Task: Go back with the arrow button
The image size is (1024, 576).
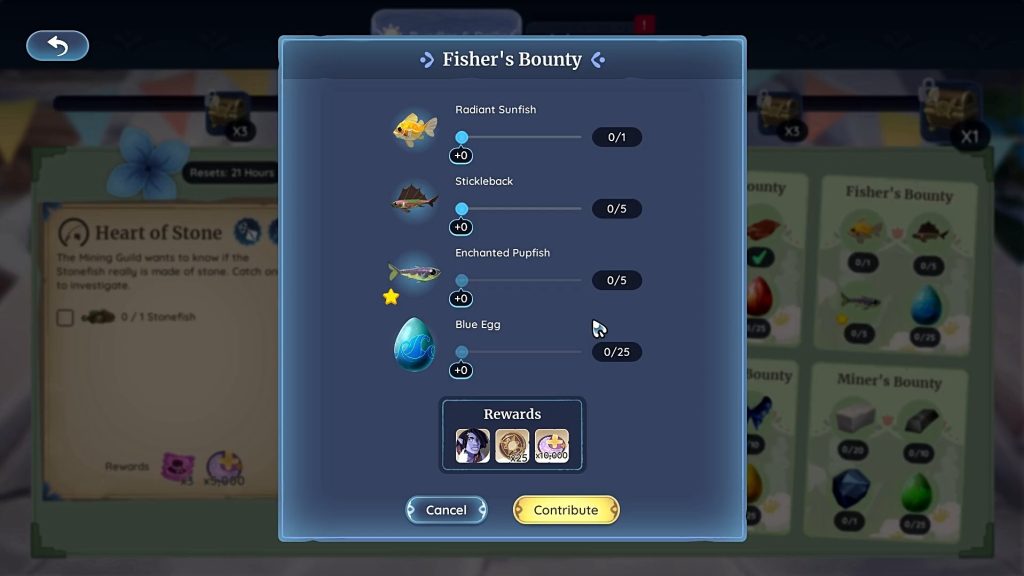Action: [x=57, y=46]
